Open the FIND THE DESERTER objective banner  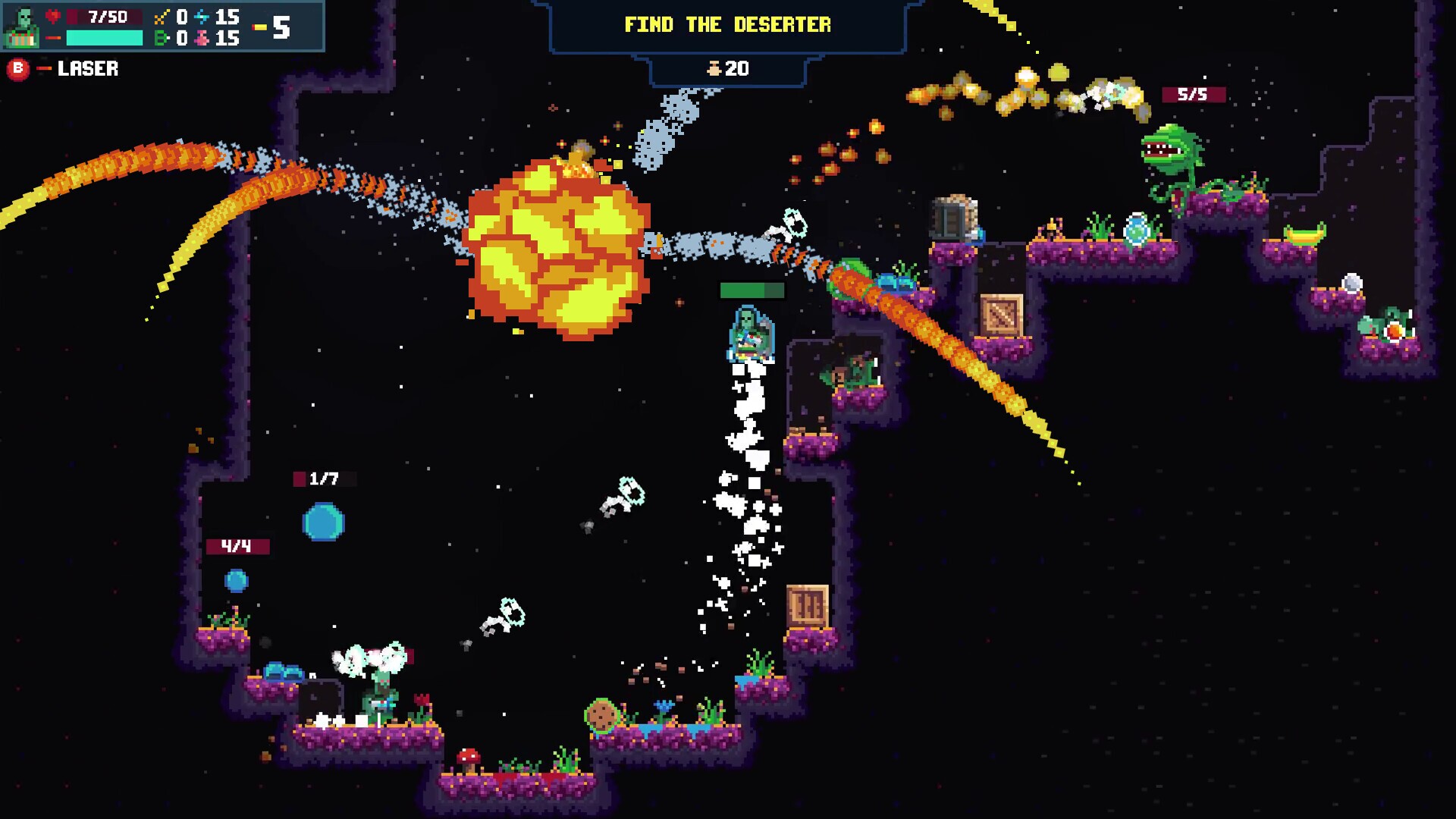(x=728, y=24)
